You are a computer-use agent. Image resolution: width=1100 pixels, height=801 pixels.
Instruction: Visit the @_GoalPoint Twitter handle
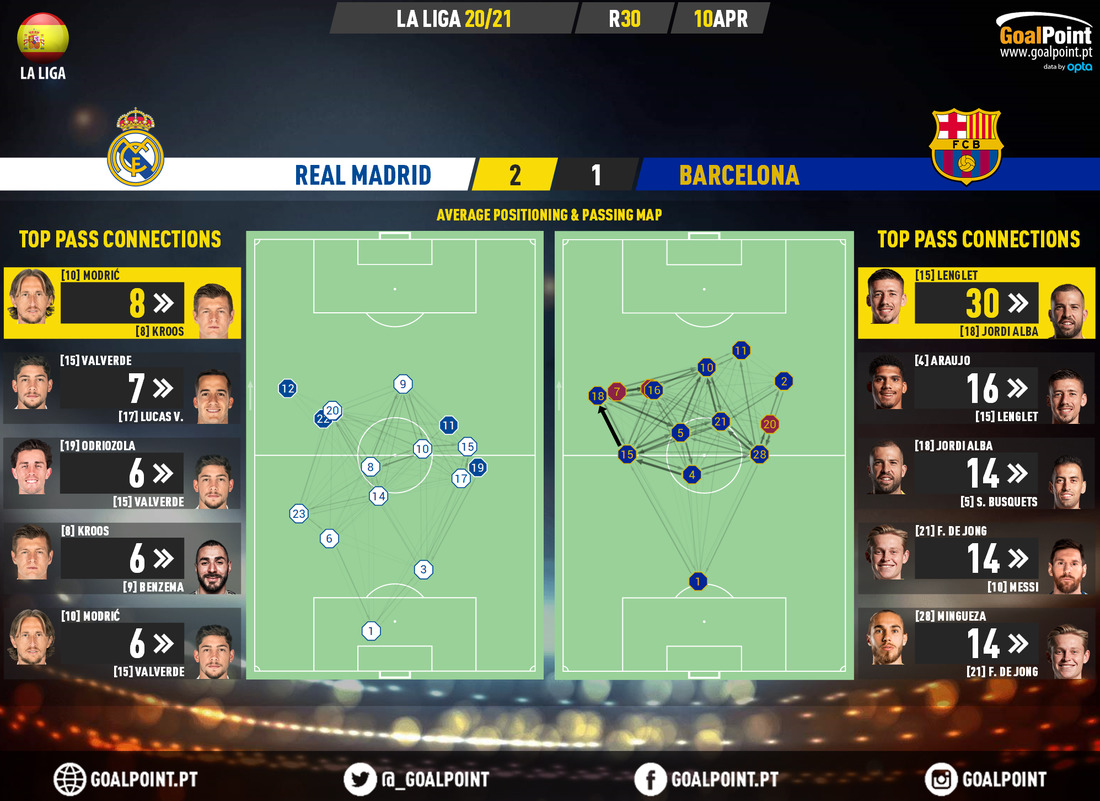[x=362, y=779]
